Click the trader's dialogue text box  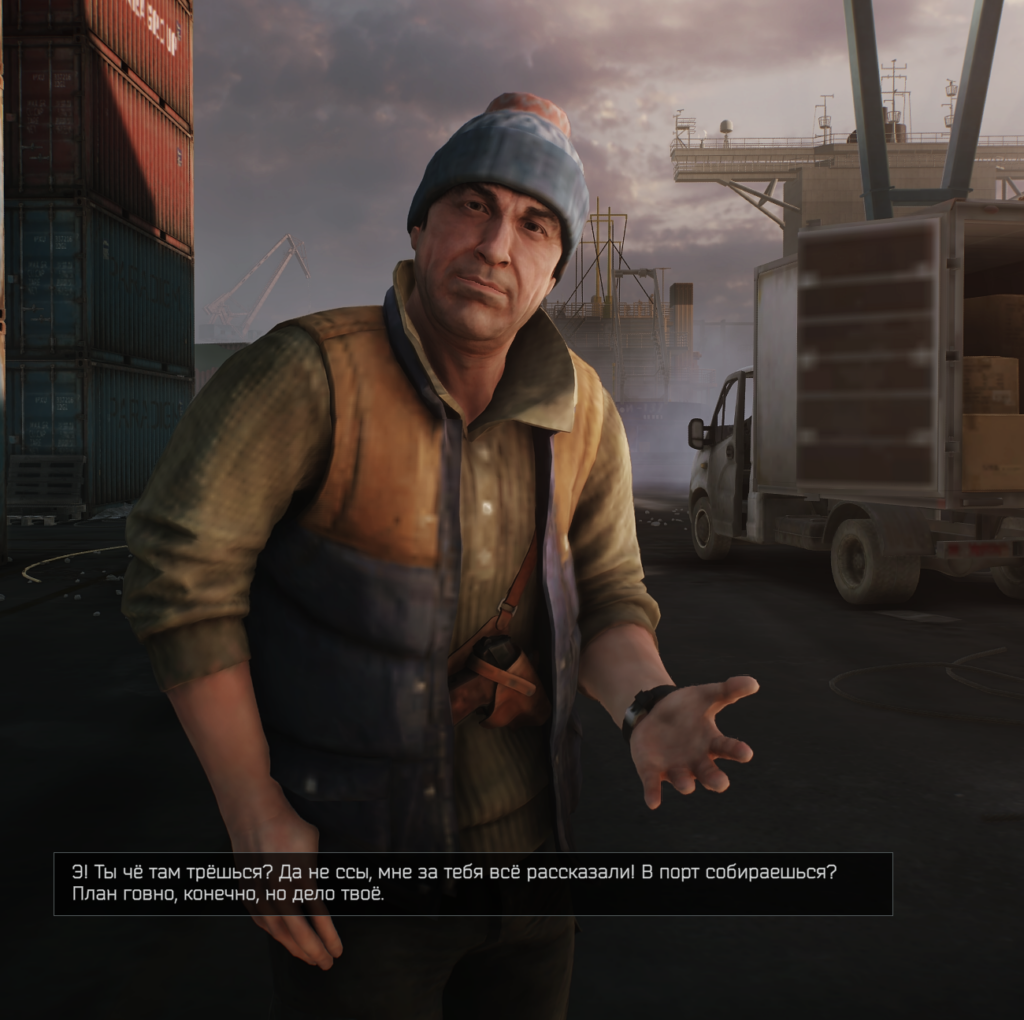click(472, 883)
